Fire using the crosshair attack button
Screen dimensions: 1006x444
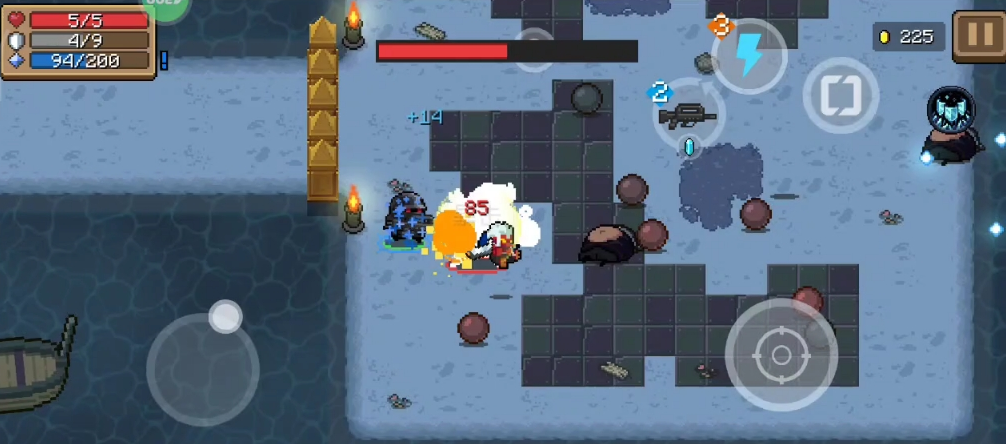pyautogui.click(x=780, y=354)
